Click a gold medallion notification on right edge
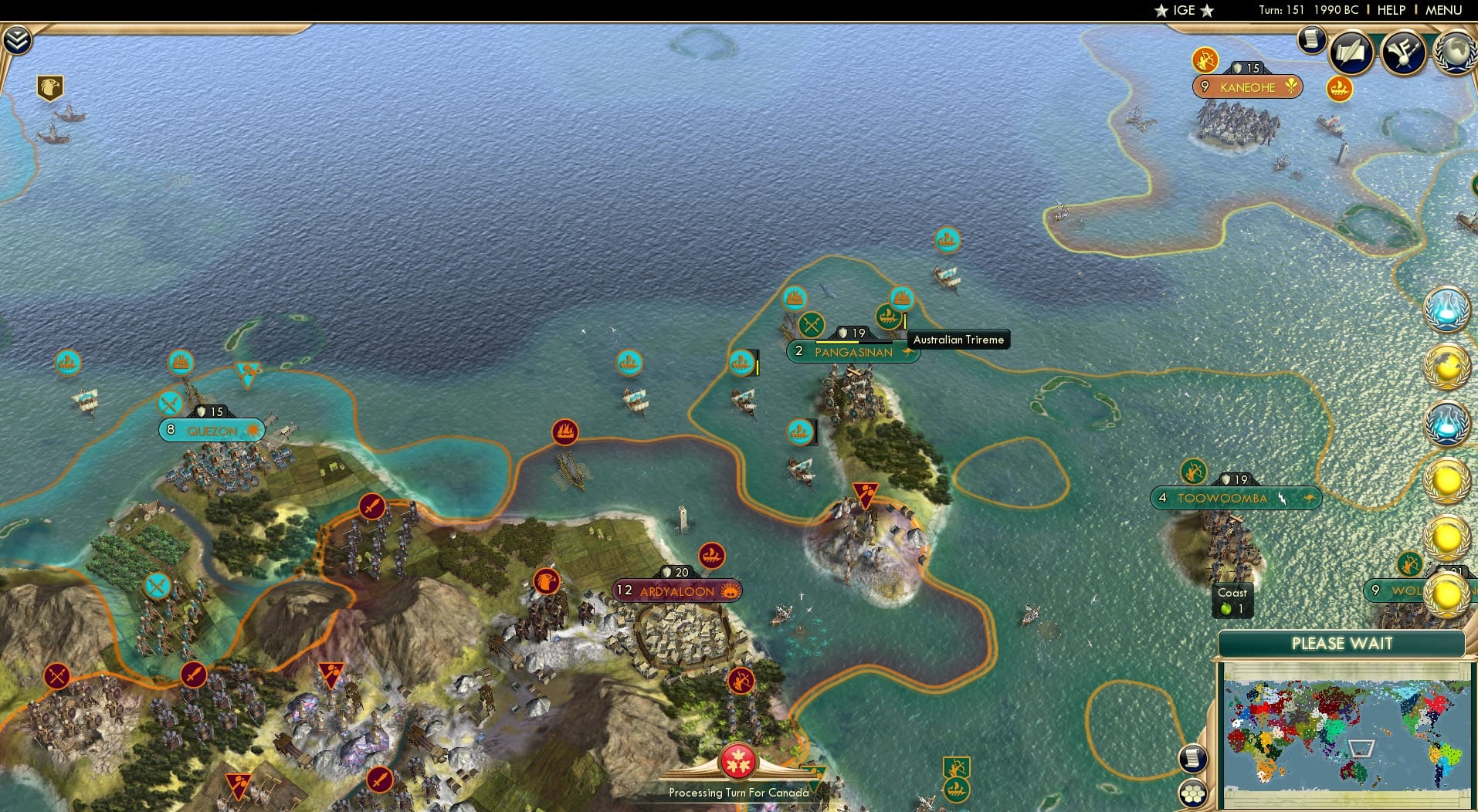Screen dimensions: 1478x812 (x=1447, y=482)
